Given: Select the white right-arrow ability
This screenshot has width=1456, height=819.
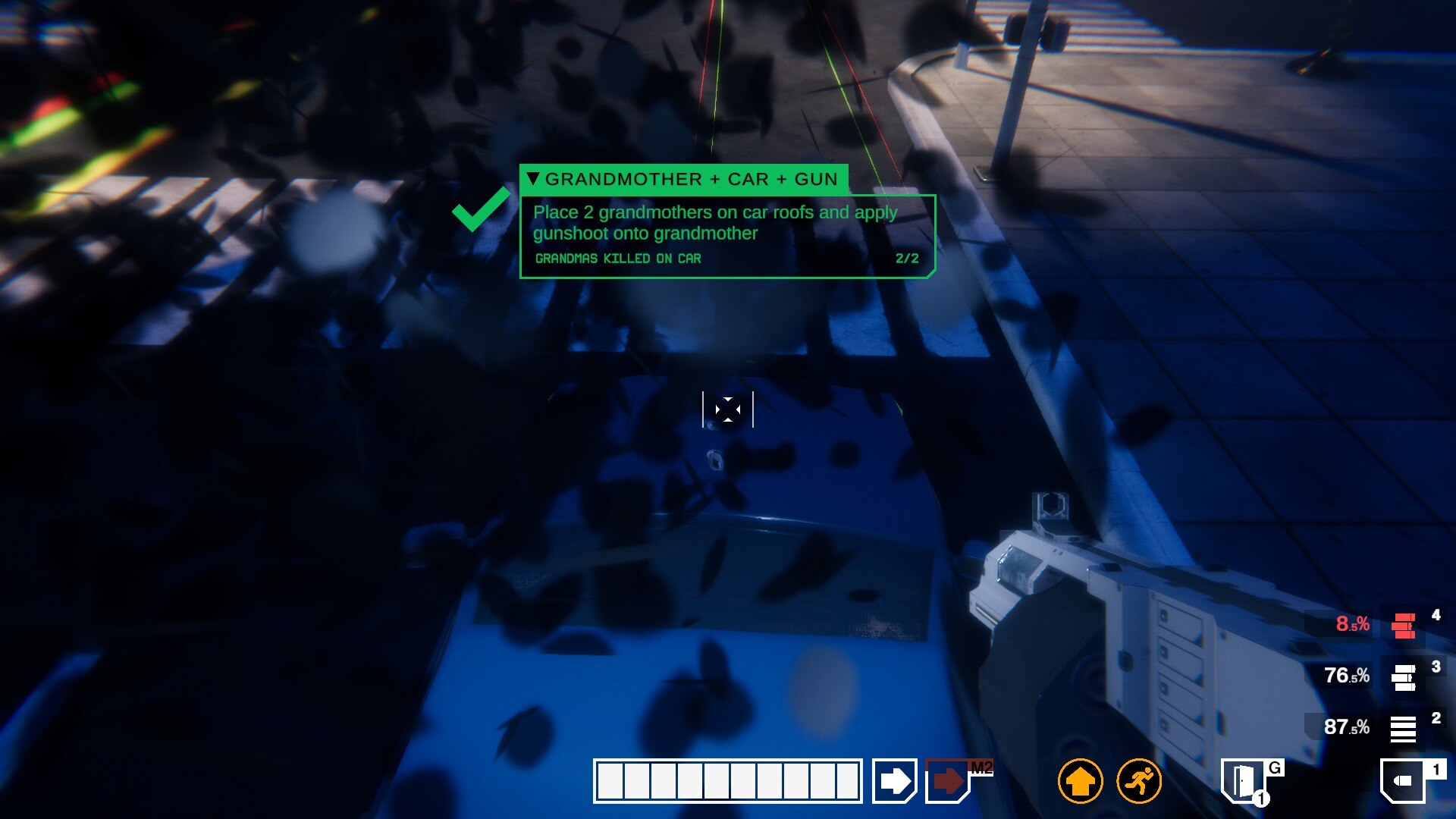Looking at the screenshot, I should tap(895, 780).
